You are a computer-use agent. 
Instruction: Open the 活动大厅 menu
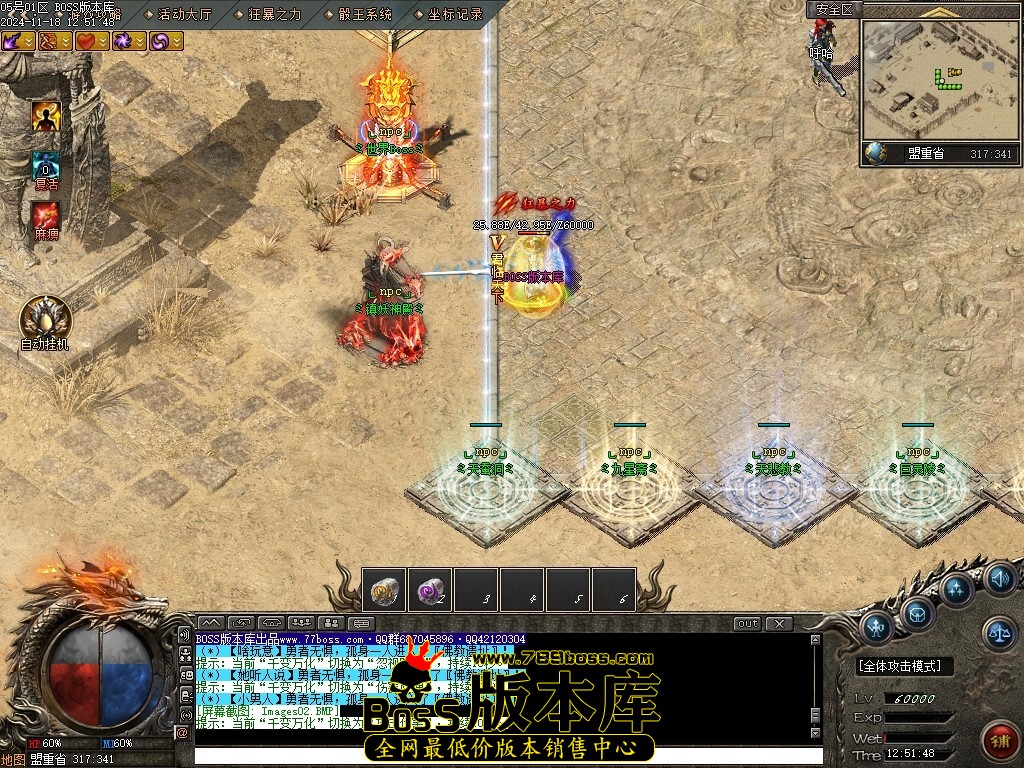click(x=185, y=14)
